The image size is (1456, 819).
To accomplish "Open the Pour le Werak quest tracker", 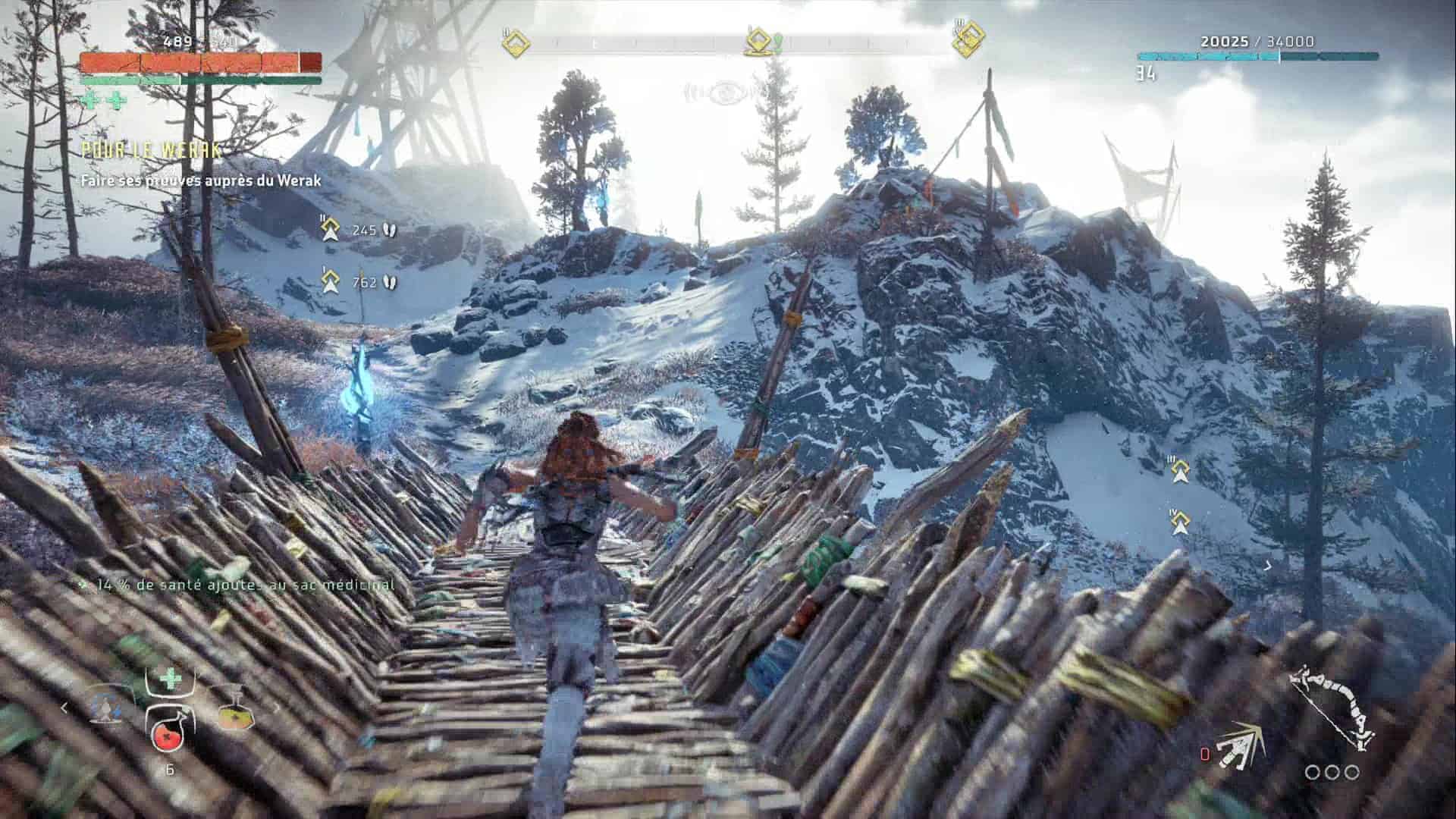I will click(x=152, y=150).
